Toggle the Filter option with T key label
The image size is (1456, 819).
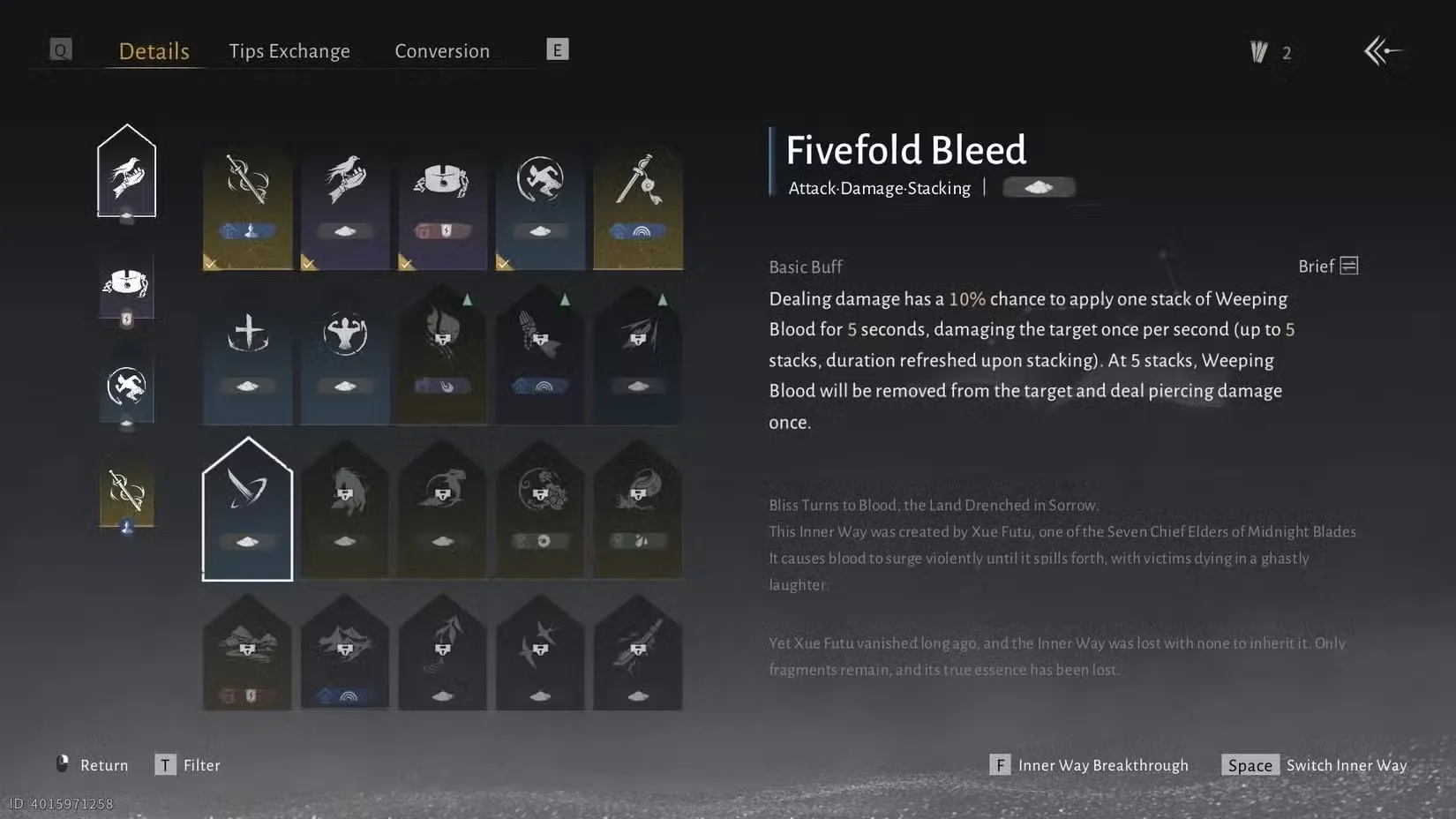pos(188,764)
